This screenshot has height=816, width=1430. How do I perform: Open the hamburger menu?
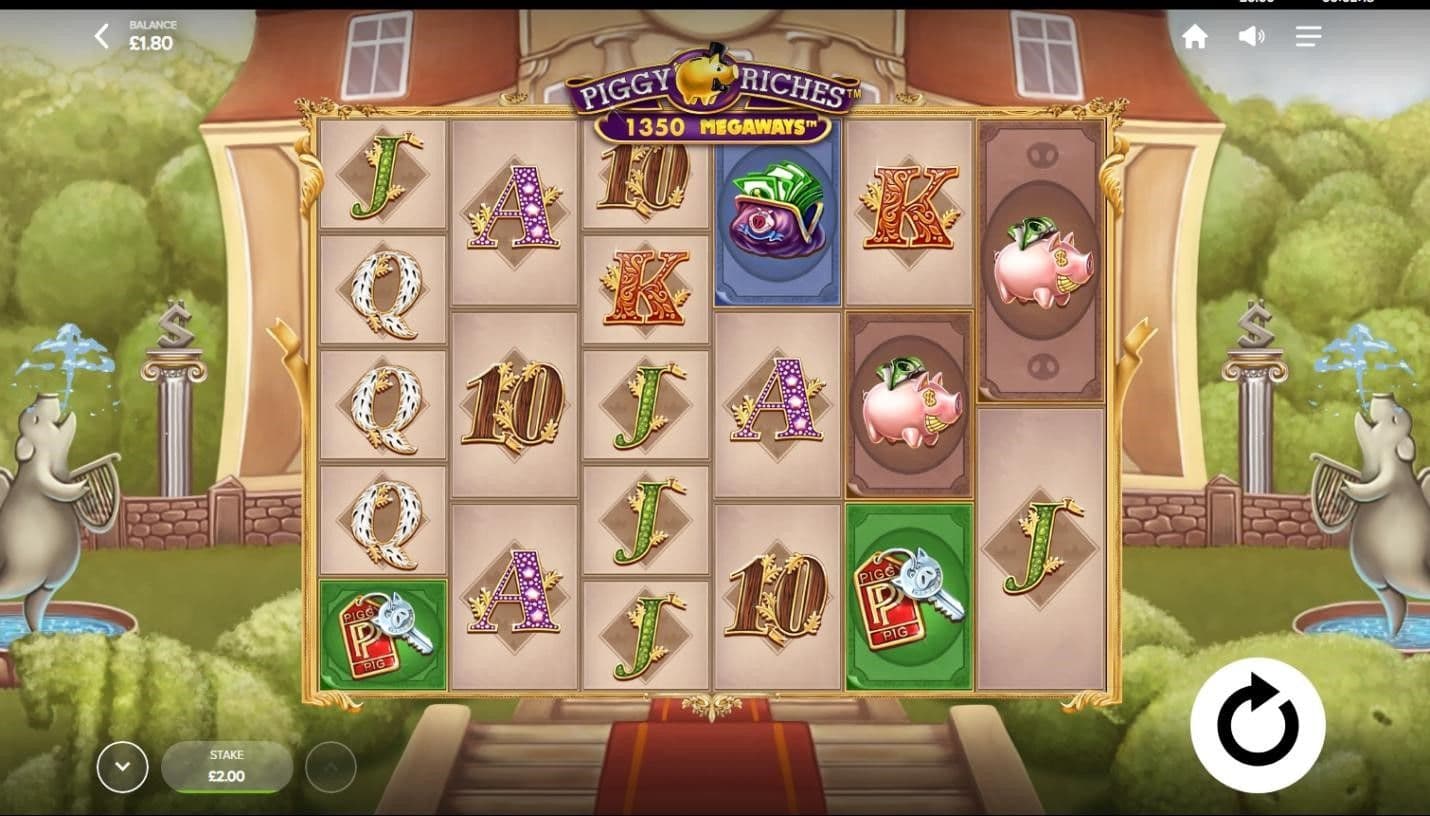pyautogui.click(x=1308, y=37)
